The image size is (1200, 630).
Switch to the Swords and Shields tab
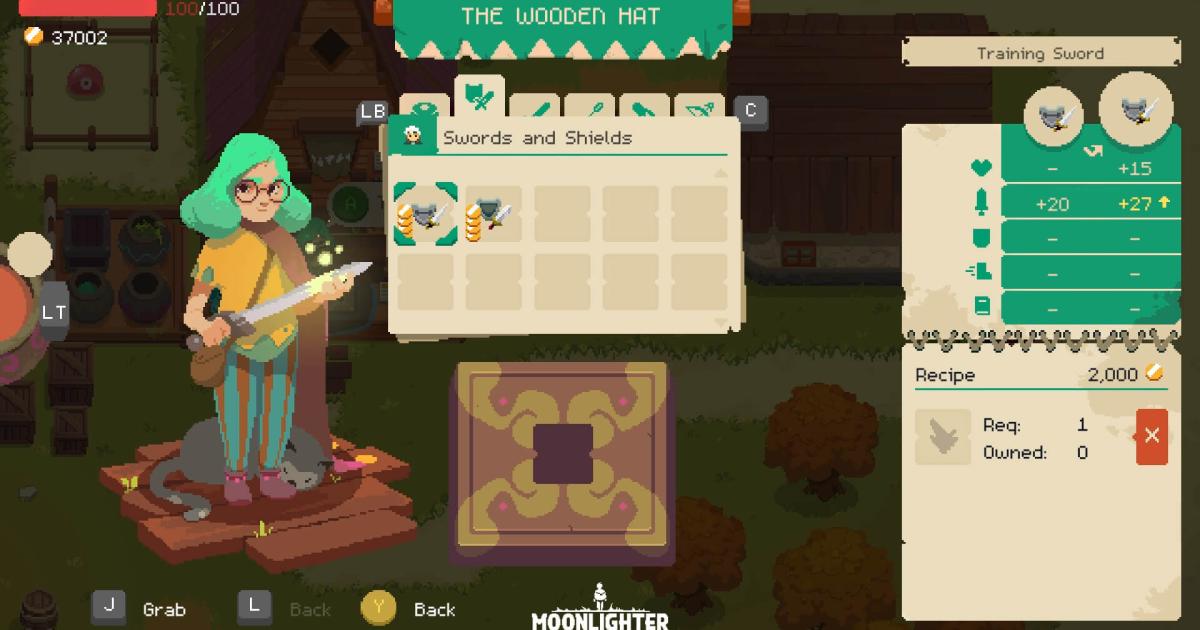coord(479,99)
